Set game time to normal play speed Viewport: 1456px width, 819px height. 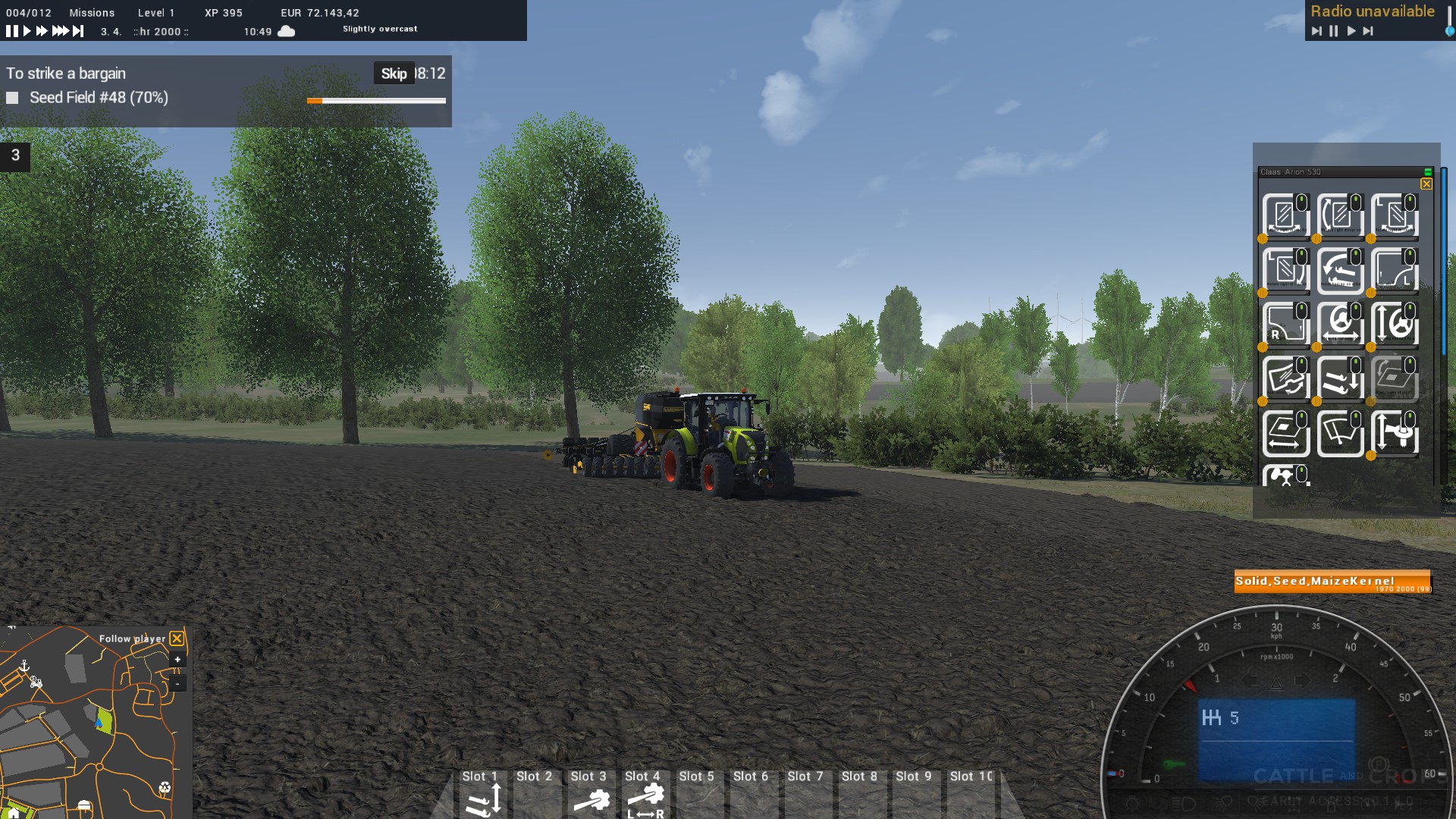27,31
